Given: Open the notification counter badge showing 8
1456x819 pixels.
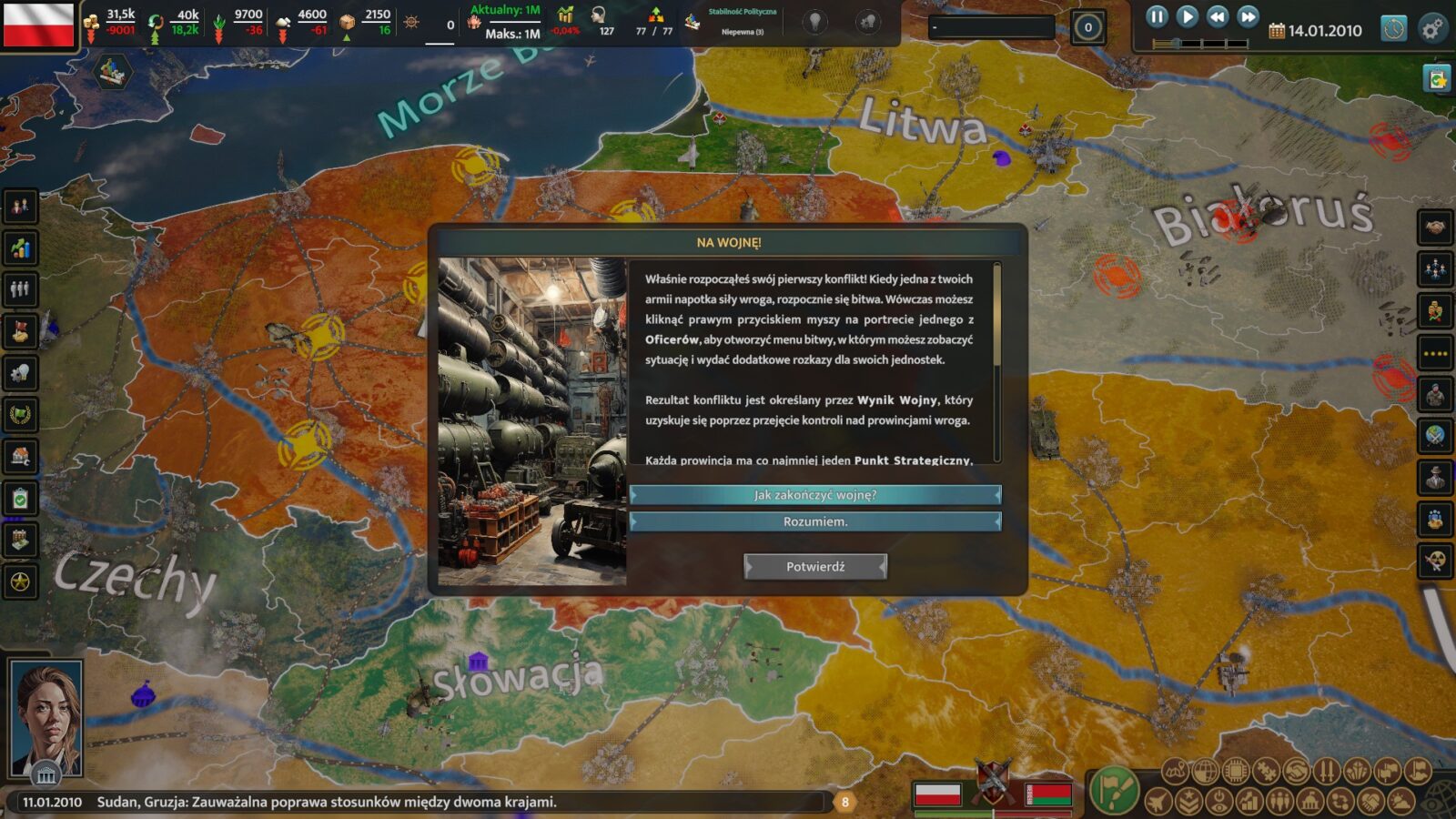Looking at the screenshot, I should click(844, 802).
